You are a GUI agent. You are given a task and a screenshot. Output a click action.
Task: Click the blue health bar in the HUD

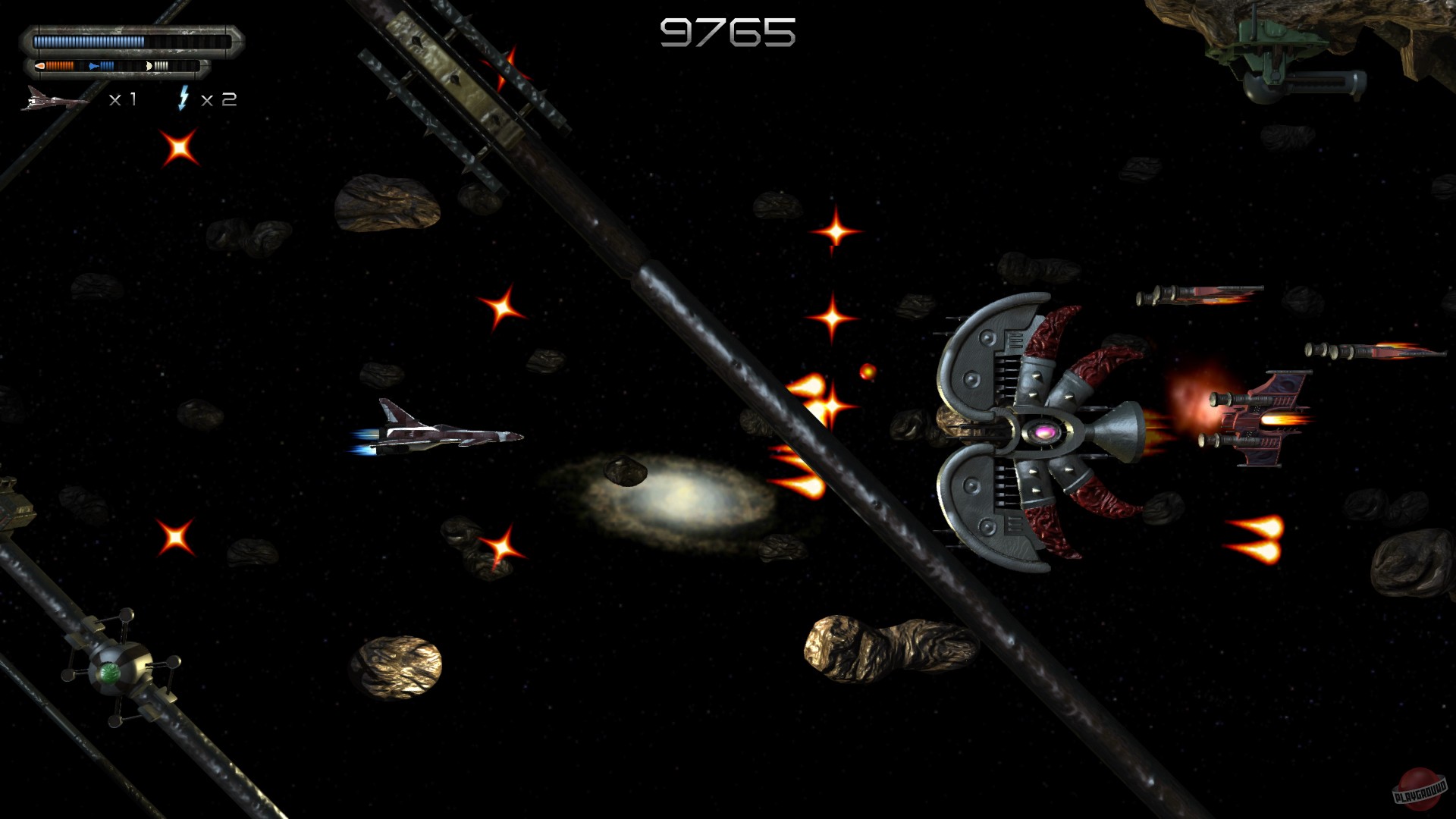pos(89,41)
